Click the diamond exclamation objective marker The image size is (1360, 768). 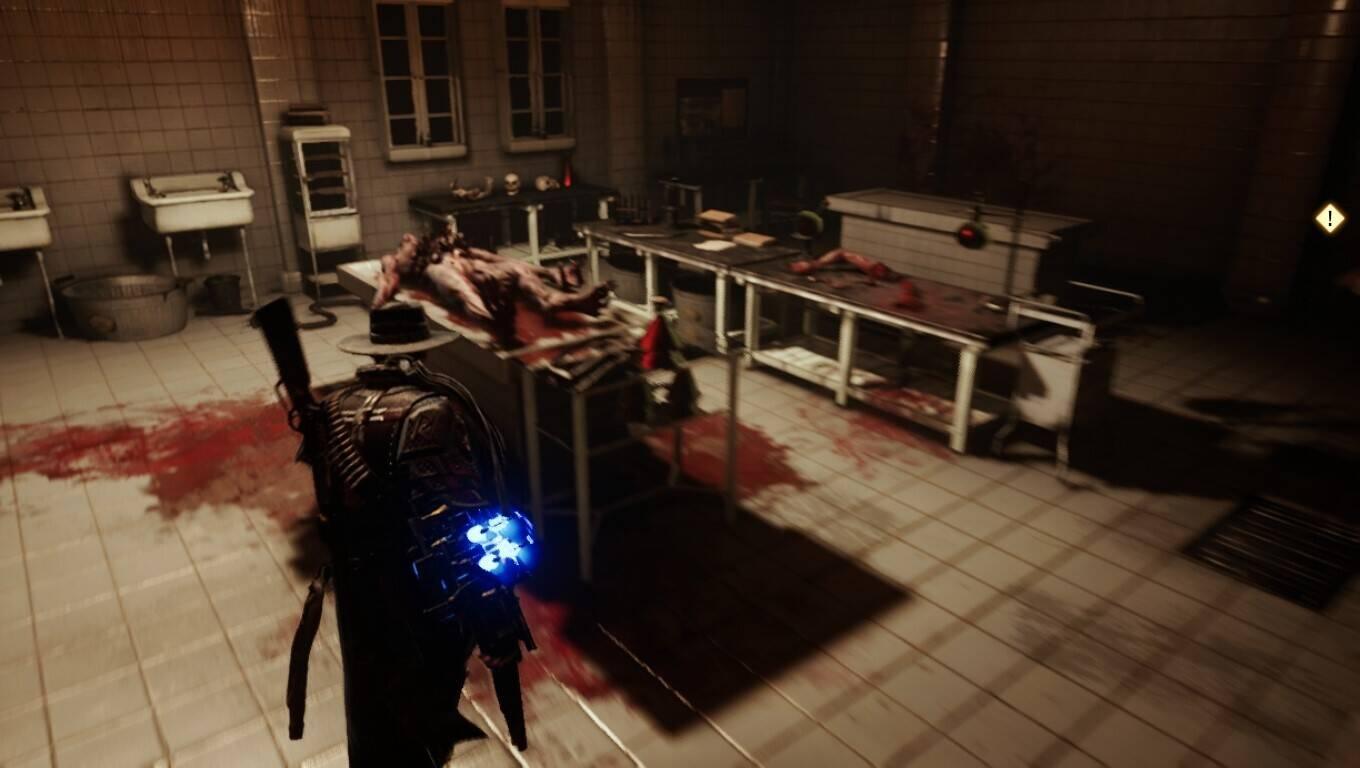(1329, 218)
